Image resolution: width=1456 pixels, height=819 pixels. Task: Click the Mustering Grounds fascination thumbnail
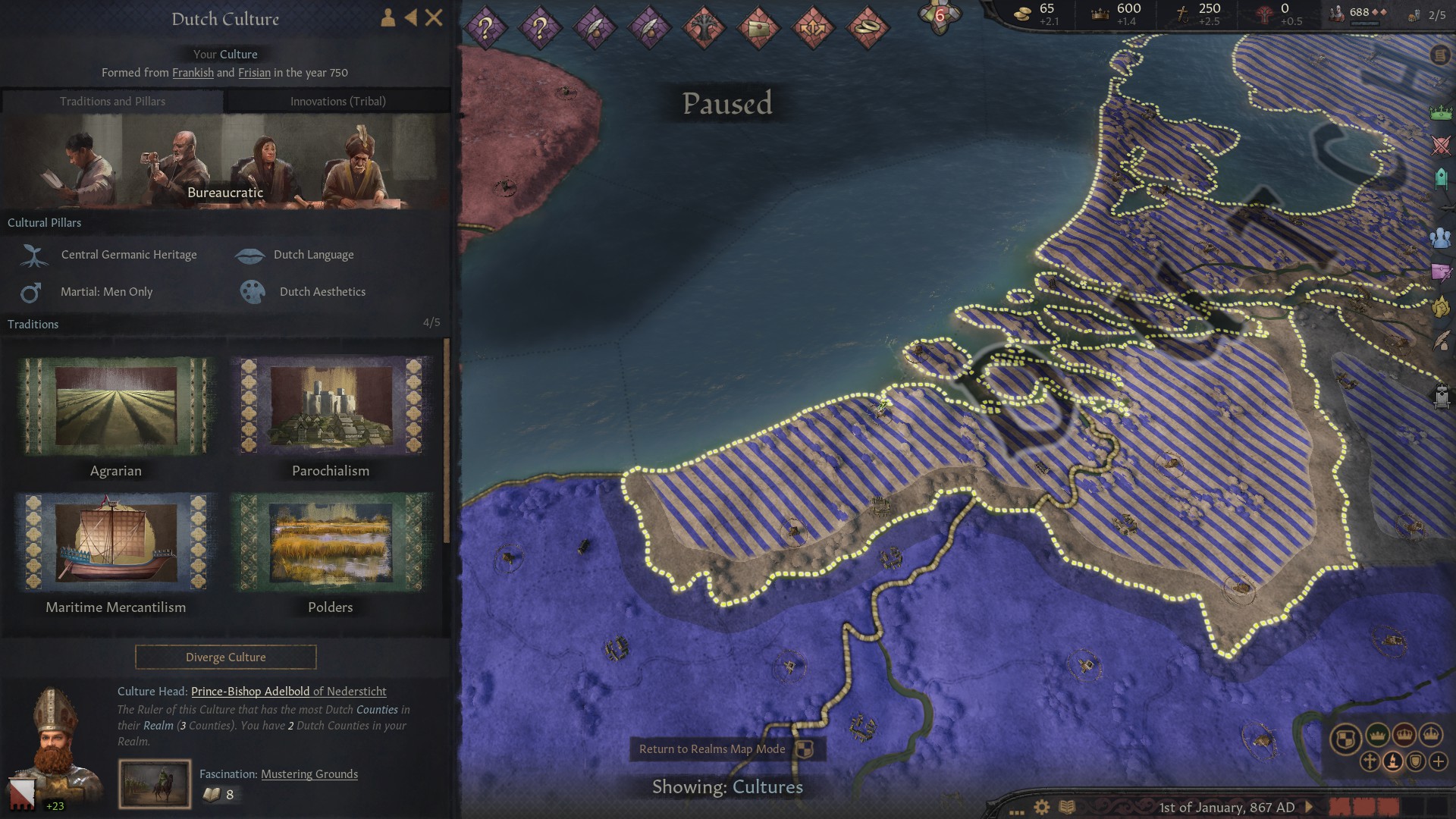[155, 783]
